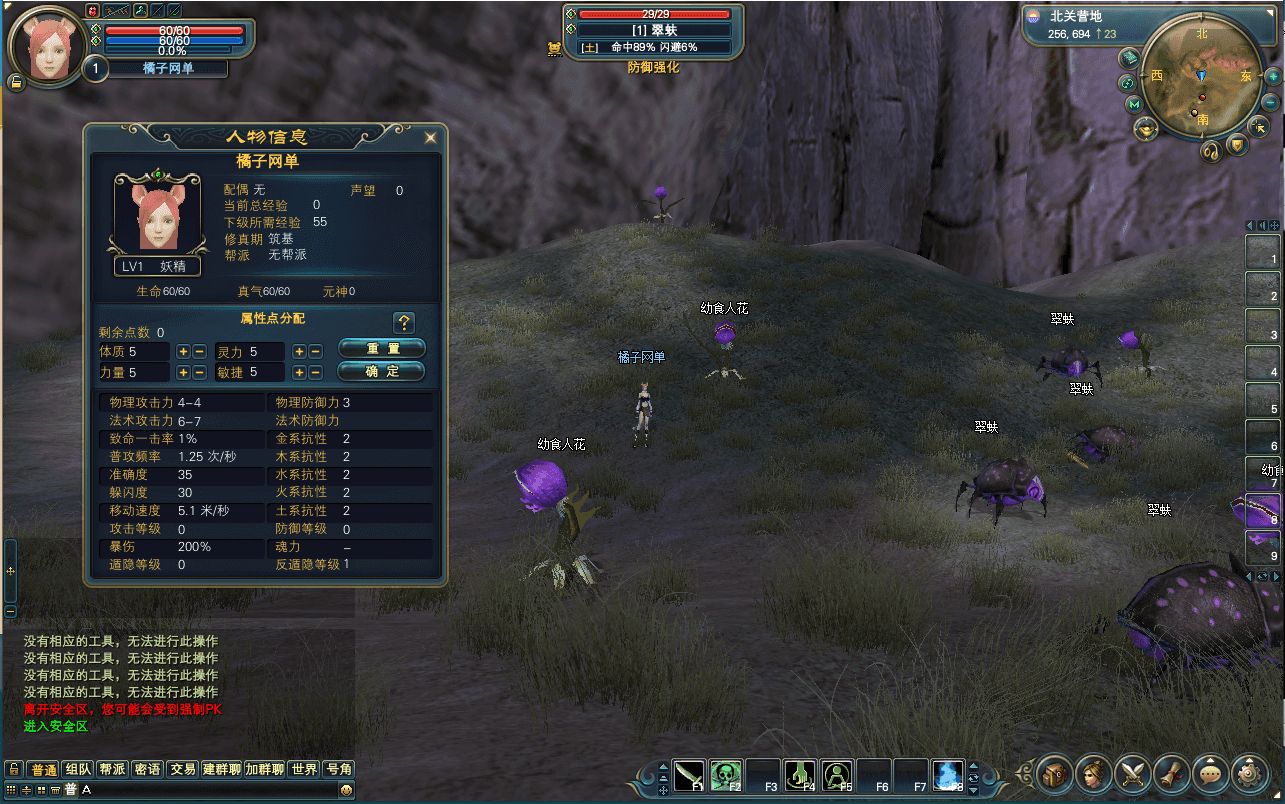Switch chat to the 世界 channel
The width and height of the screenshot is (1285, 804).
coord(304,769)
